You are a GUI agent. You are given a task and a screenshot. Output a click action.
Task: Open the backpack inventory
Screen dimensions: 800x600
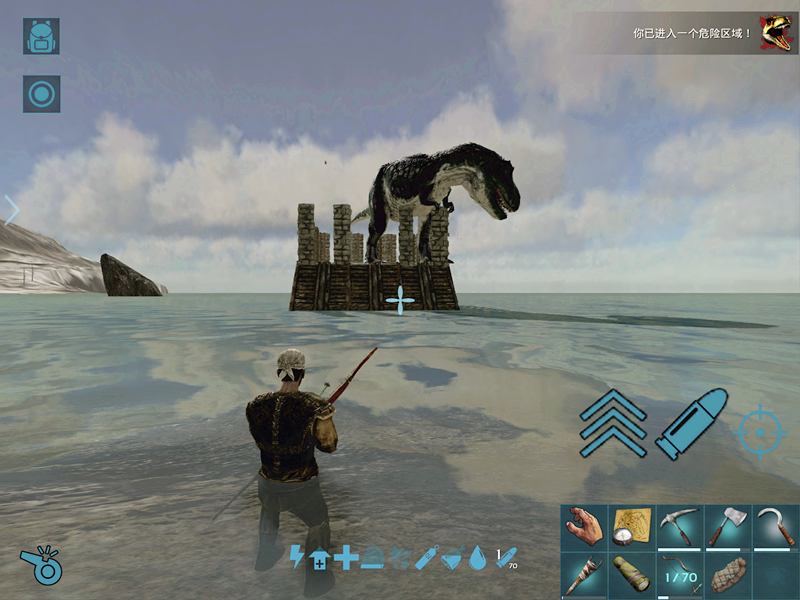click(41, 36)
